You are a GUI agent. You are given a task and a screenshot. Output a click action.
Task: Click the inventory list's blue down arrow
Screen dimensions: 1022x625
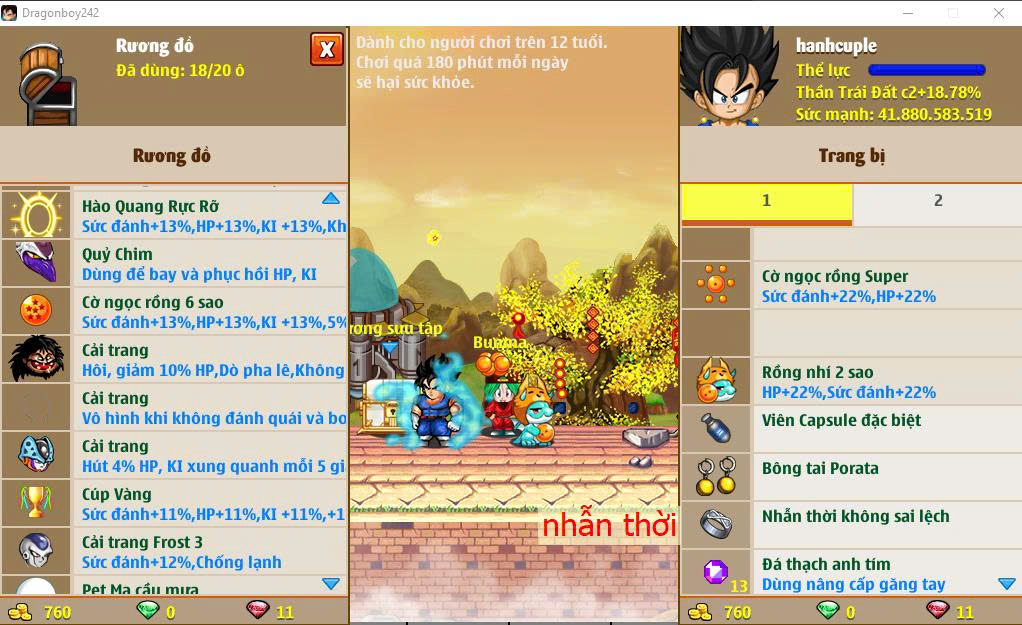tap(331, 583)
